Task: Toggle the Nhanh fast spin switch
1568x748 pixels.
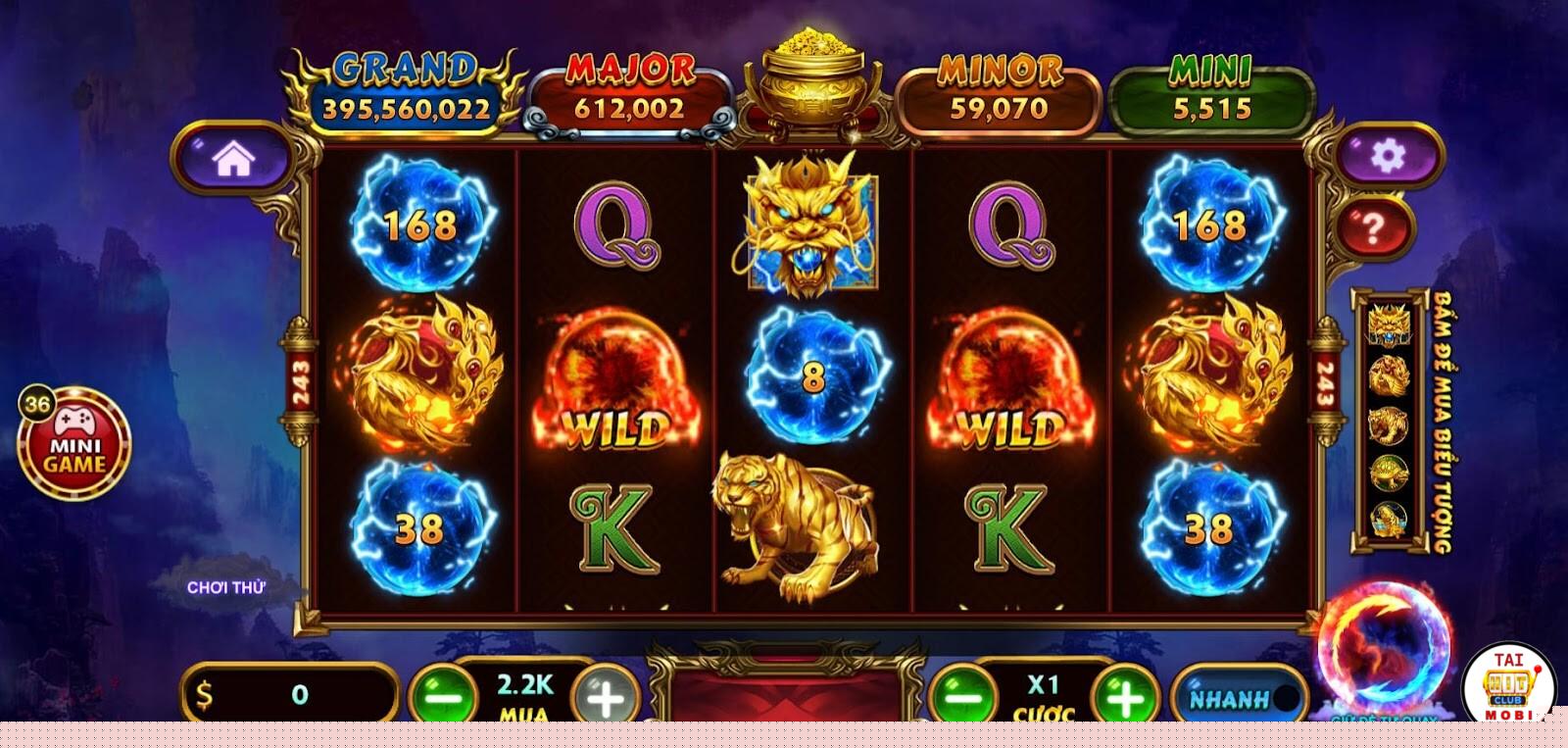Action: (x=1239, y=697)
